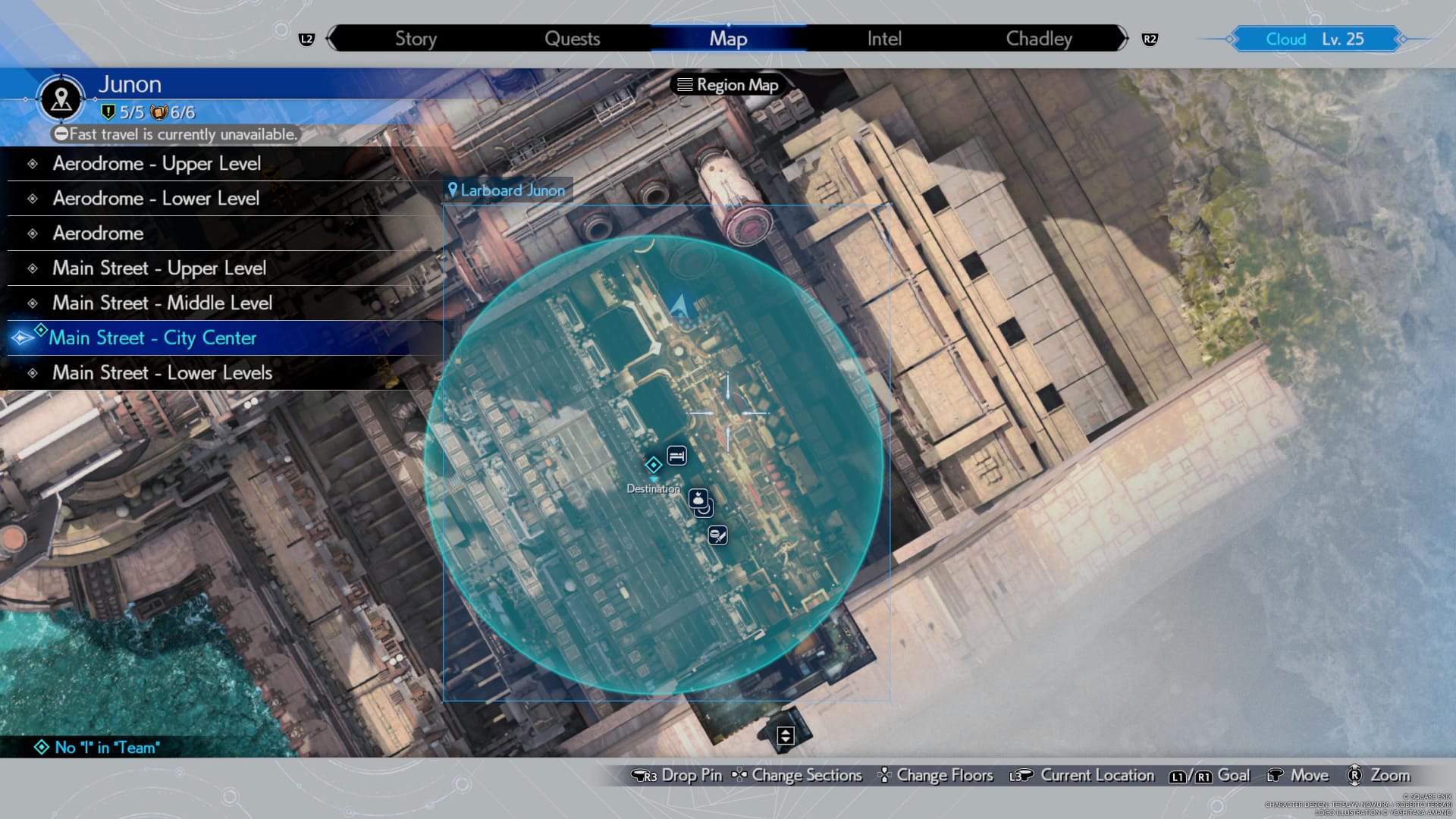Click the Destination marker diamond icon
The width and height of the screenshot is (1456, 819).
click(653, 463)
